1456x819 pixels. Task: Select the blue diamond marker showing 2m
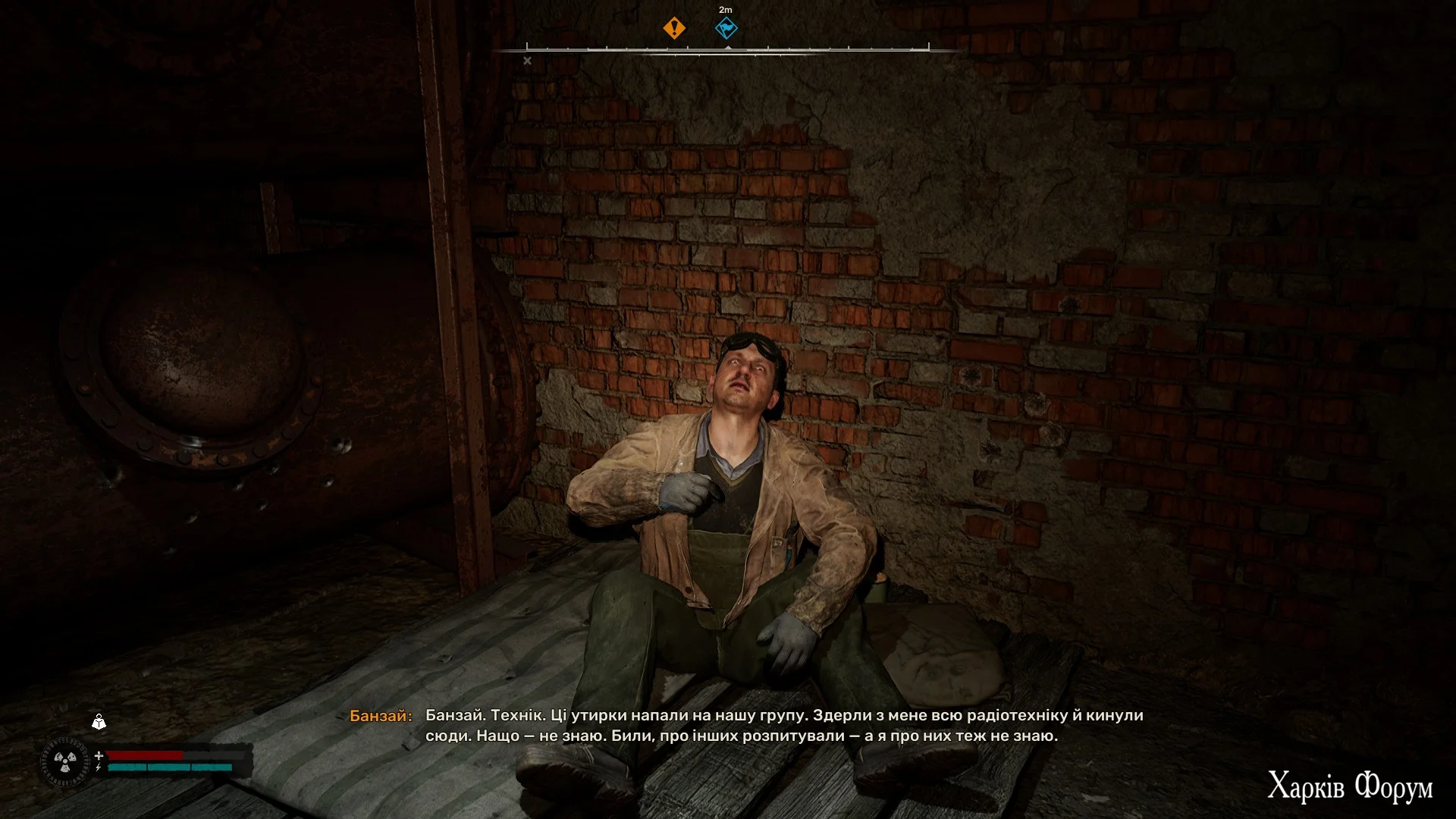pyautogui.click(x=726, y=29)
